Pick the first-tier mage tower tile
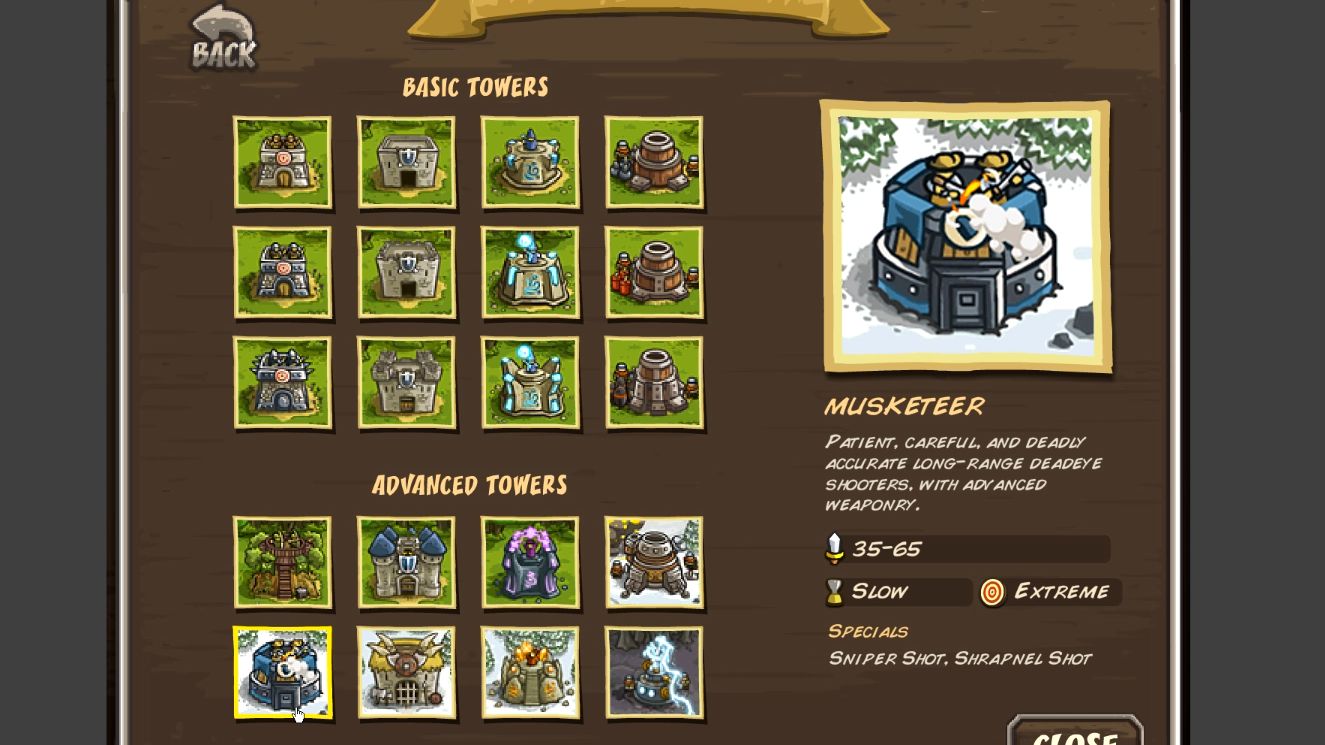The width and height of the screenshot is (1325, 745). [530, 162]
